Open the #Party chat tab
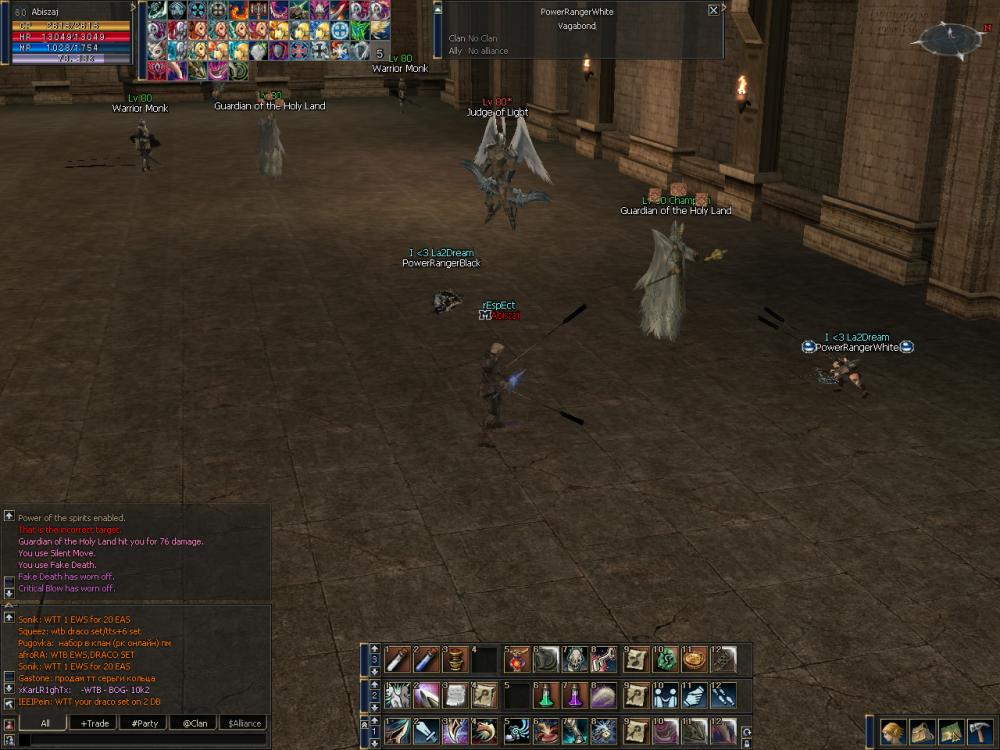The width and height of the screenshot is (1000, 750). point(145,723)
